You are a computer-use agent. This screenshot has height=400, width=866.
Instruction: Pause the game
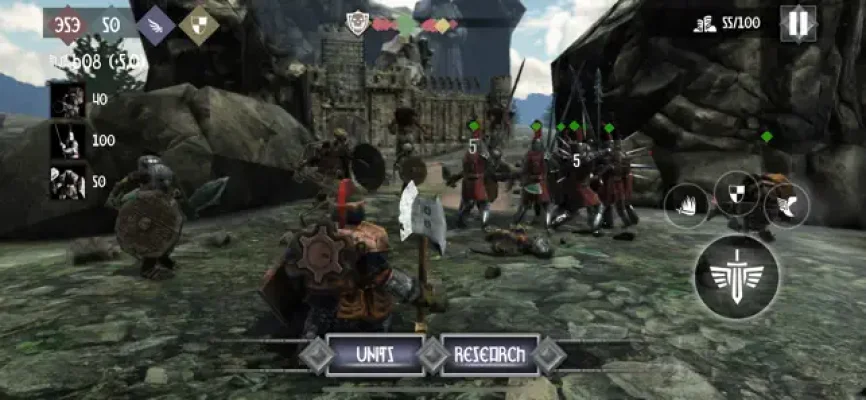pos(798,24)
